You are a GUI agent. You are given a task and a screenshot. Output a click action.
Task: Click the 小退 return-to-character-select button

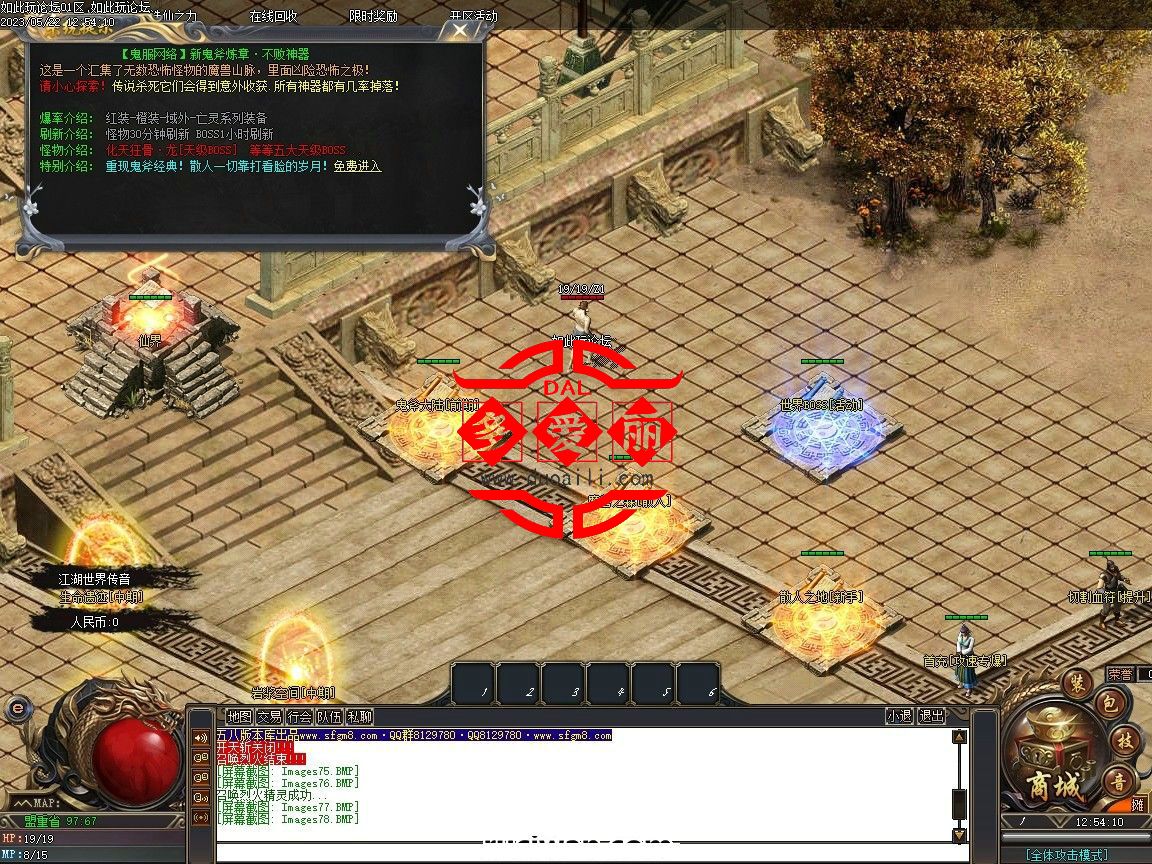tap(899, 716)
